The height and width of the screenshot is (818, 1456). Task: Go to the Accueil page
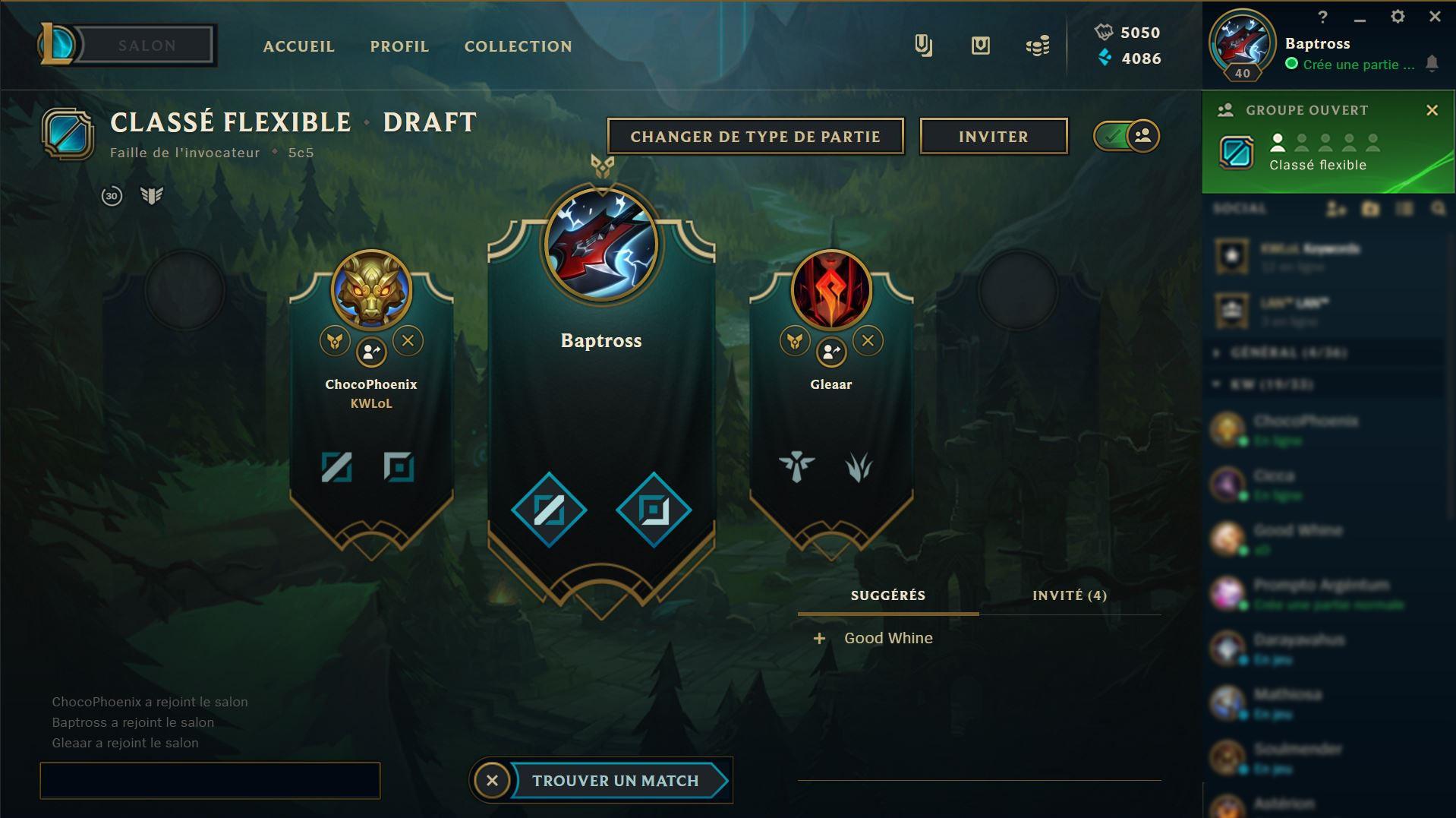(x=298, y=46)
